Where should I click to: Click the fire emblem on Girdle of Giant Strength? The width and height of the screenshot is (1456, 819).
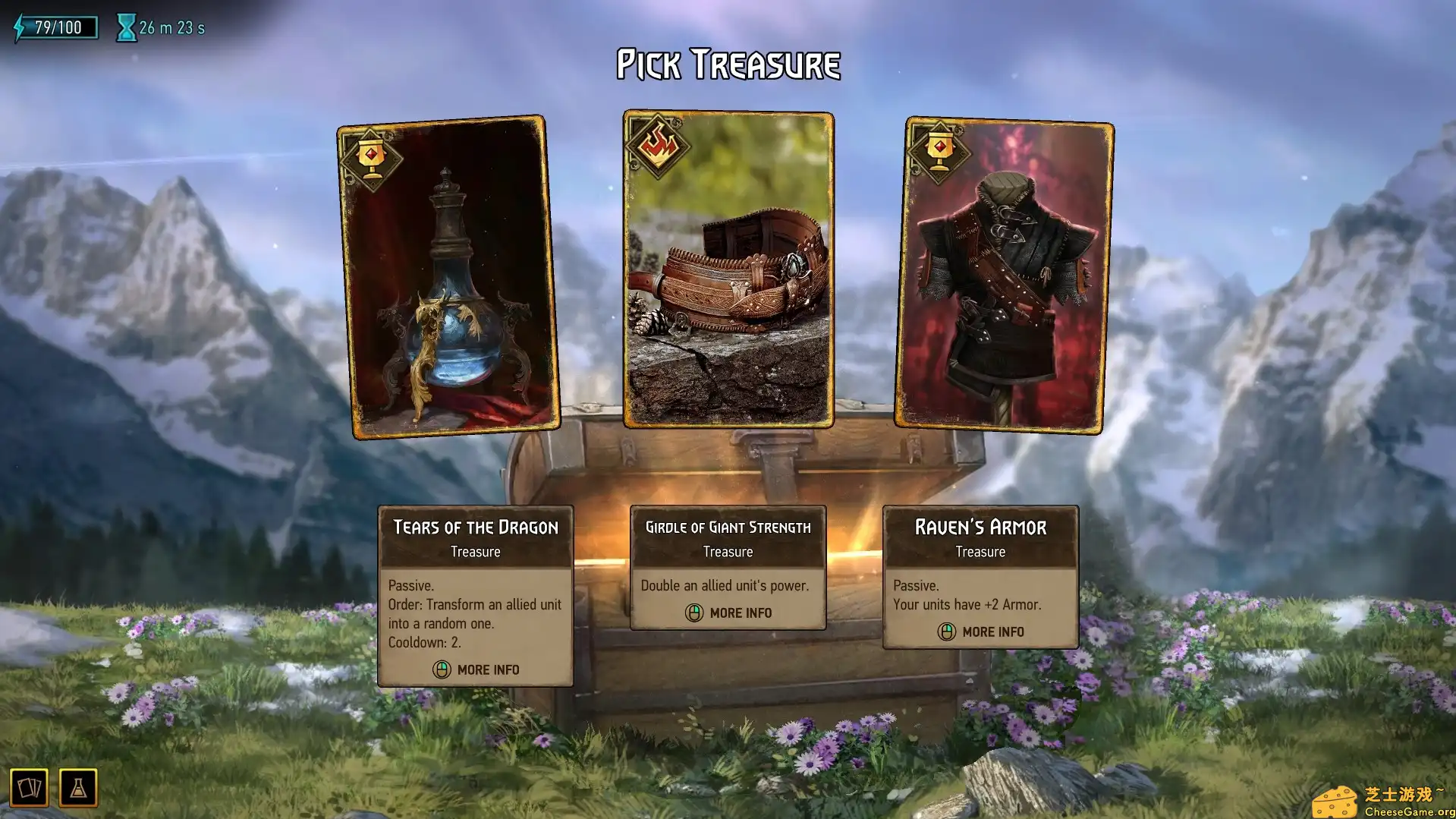(x=659, y=145)
